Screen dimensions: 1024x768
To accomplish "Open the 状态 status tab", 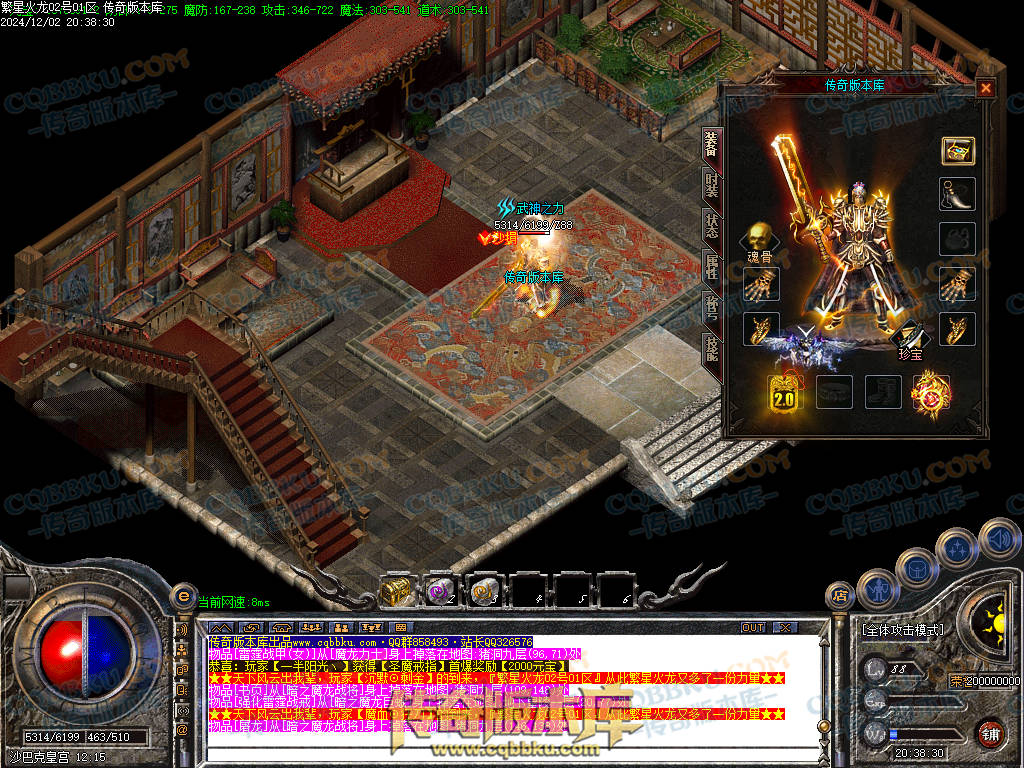I will (710, 224).
